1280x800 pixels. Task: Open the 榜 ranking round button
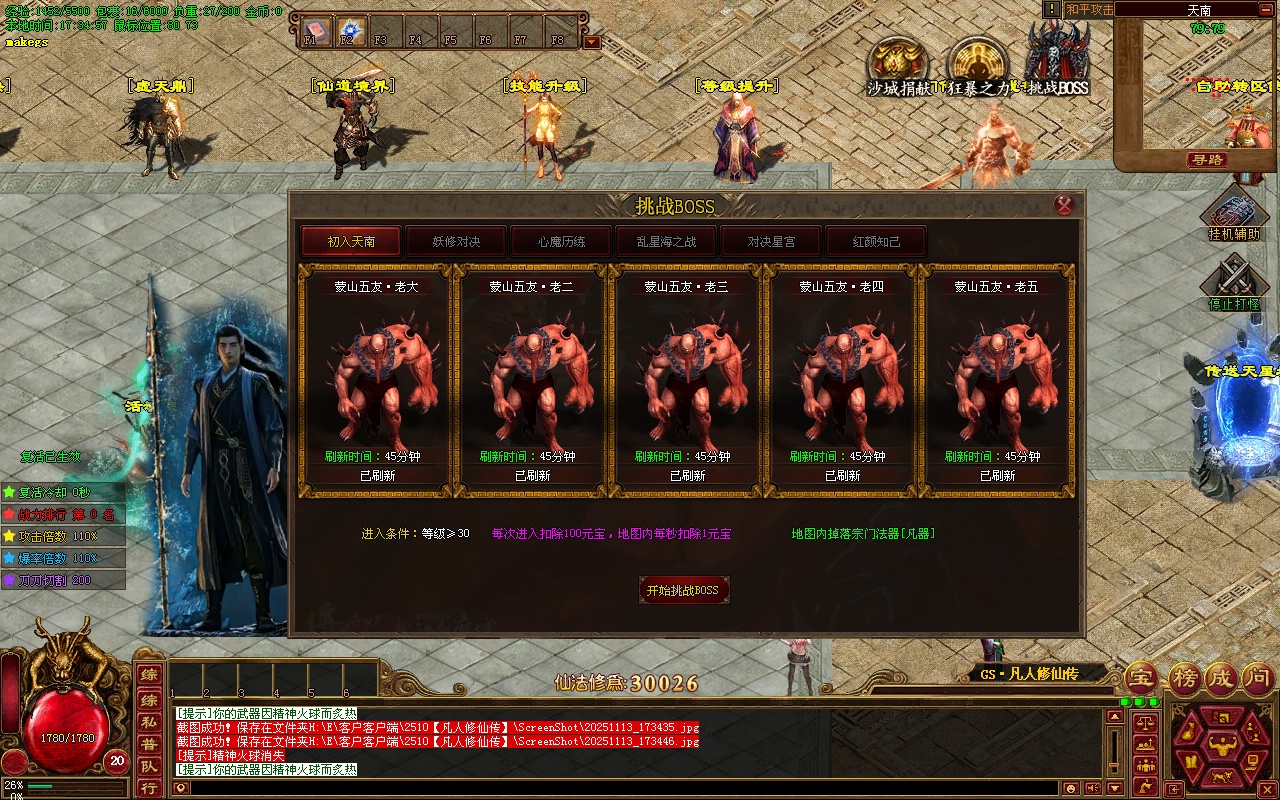(x=1185, y=678)
